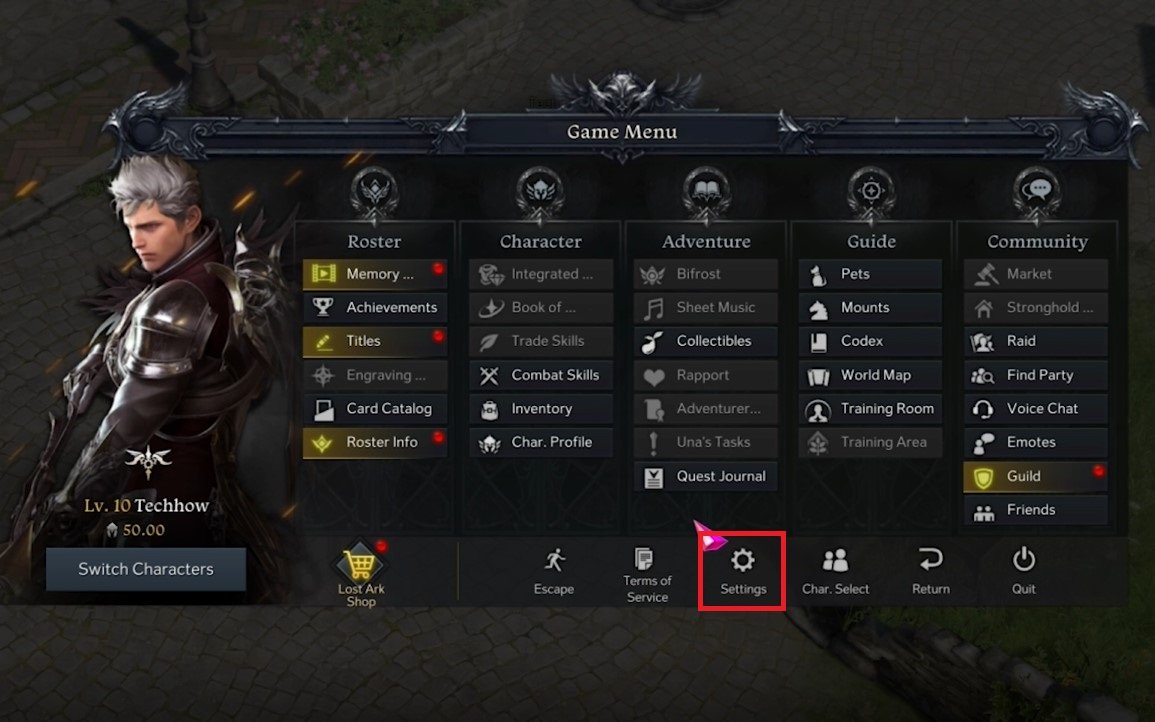Open the World Map

point(870,375)
